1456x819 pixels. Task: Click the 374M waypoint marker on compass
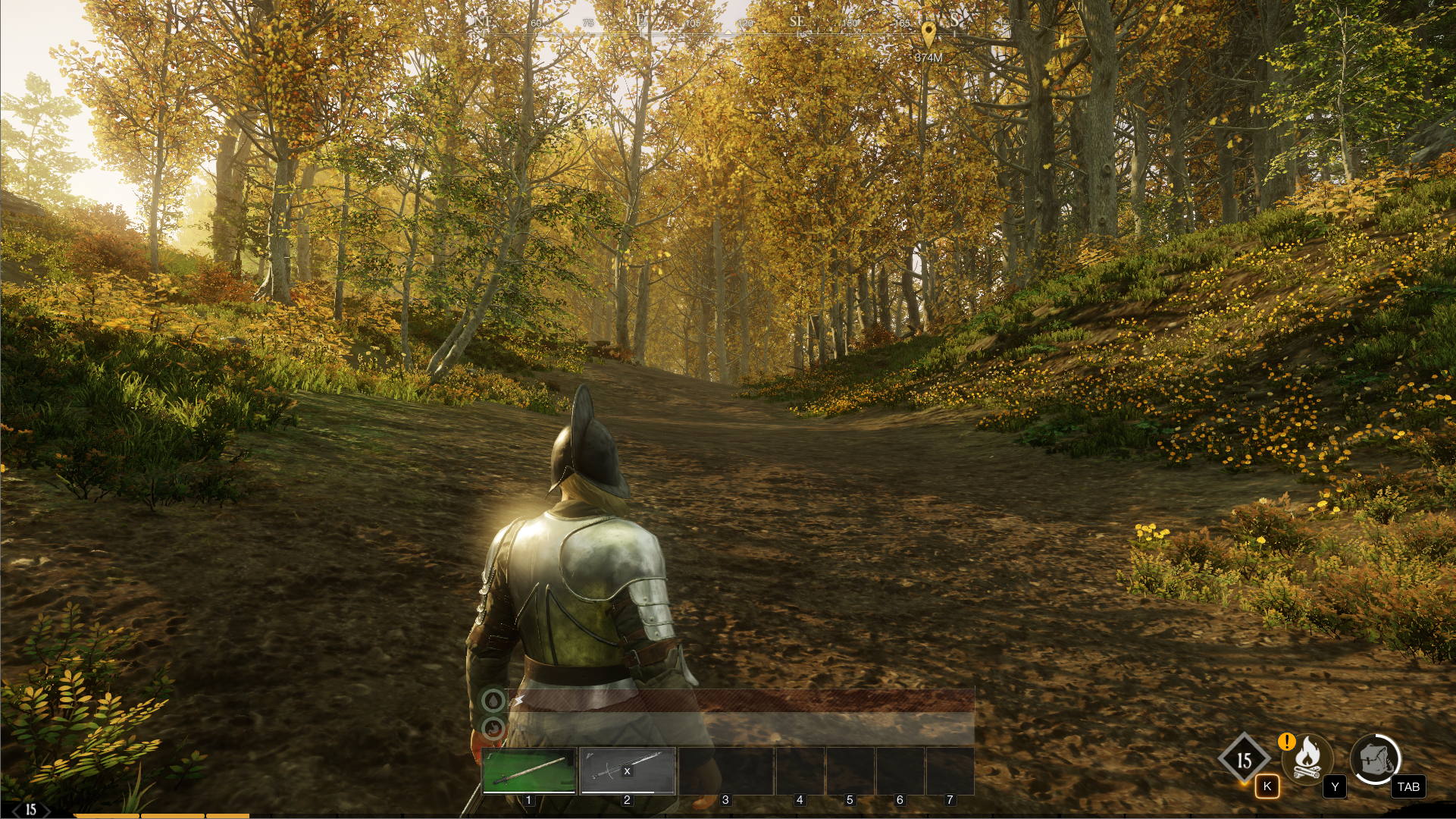click(x=928, y=33)
